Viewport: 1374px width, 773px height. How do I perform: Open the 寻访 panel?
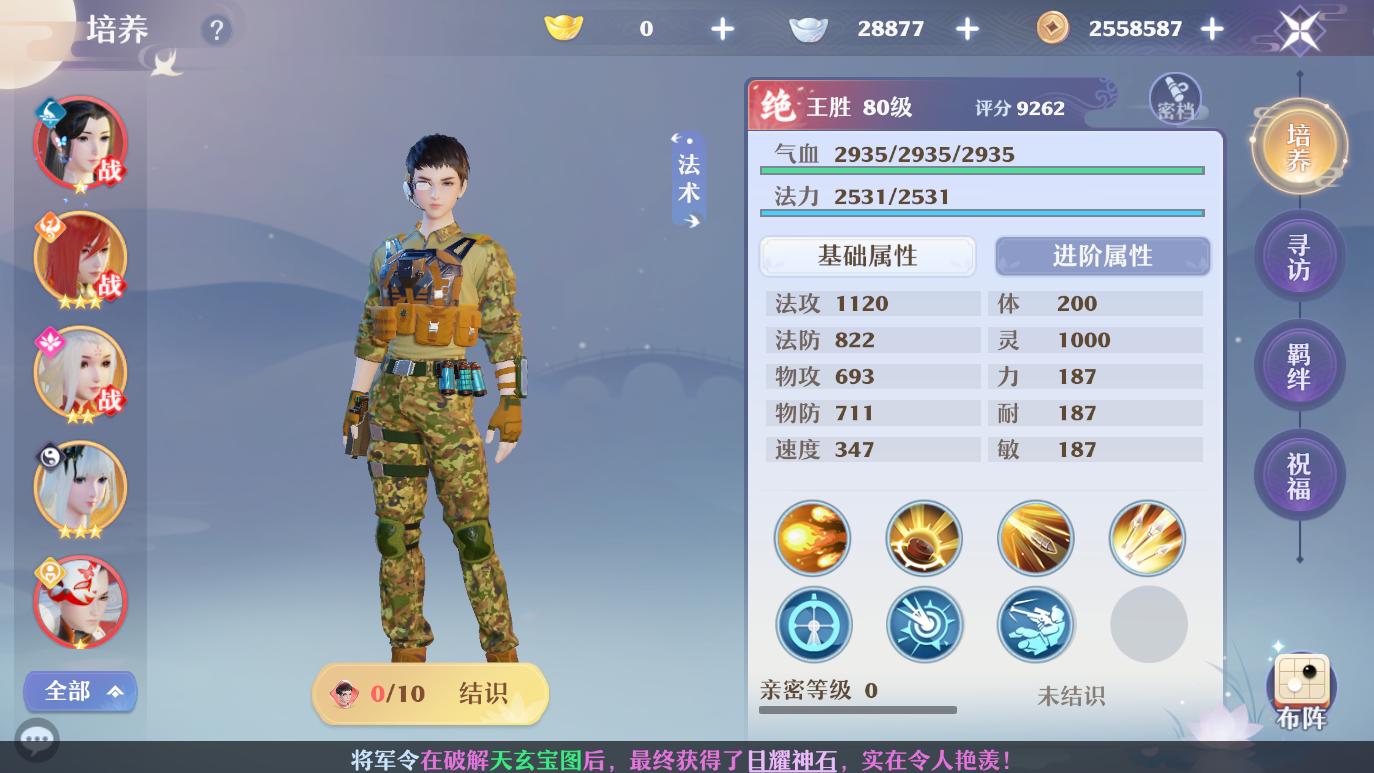1300,255
